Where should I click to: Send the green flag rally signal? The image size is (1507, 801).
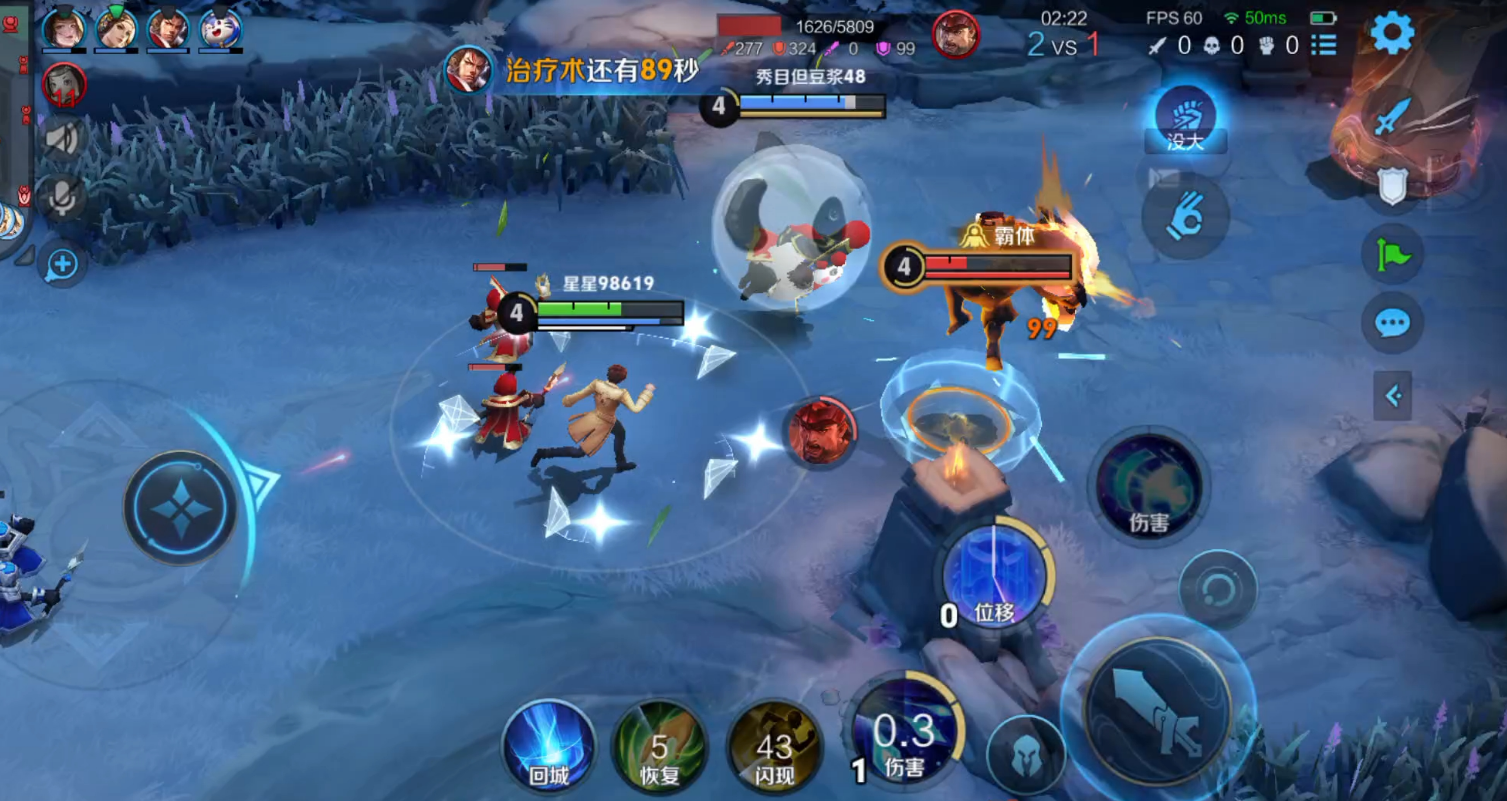pos(1392,255)
